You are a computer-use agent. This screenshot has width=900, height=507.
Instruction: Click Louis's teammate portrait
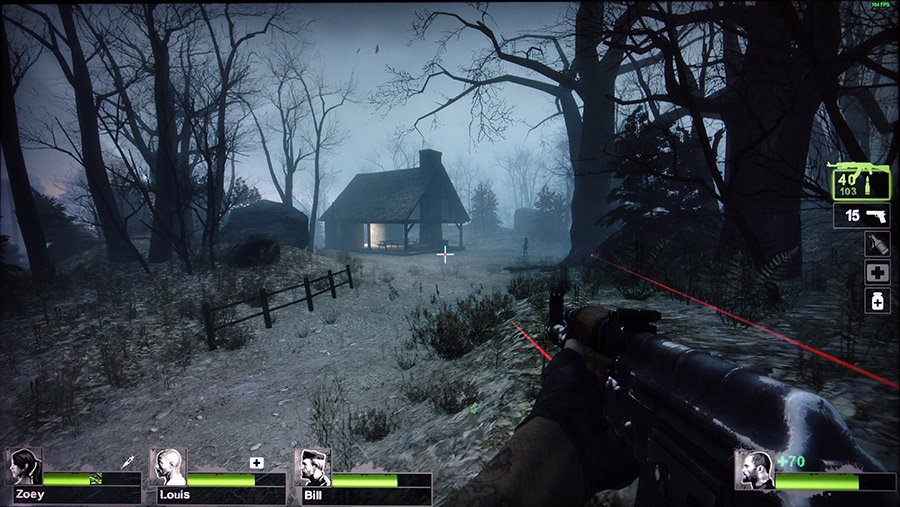click(x=168, y=467)
